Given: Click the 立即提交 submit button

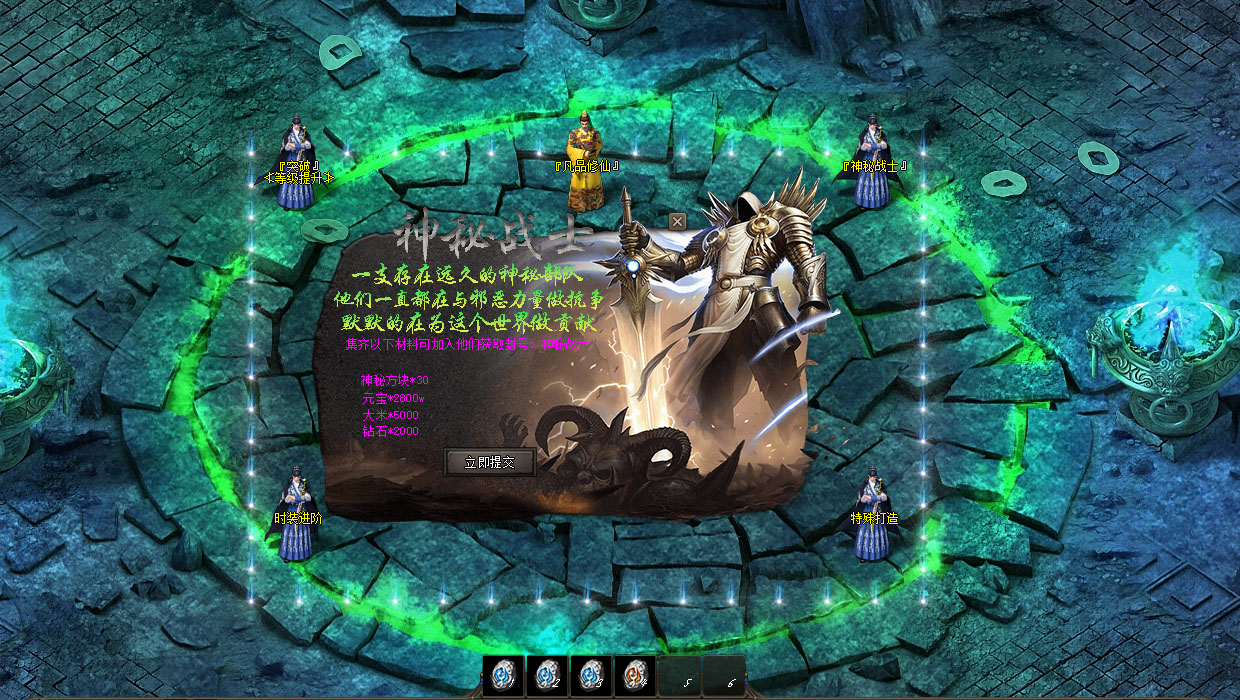Looking at the screenshot, I should (x=489, y=462).
